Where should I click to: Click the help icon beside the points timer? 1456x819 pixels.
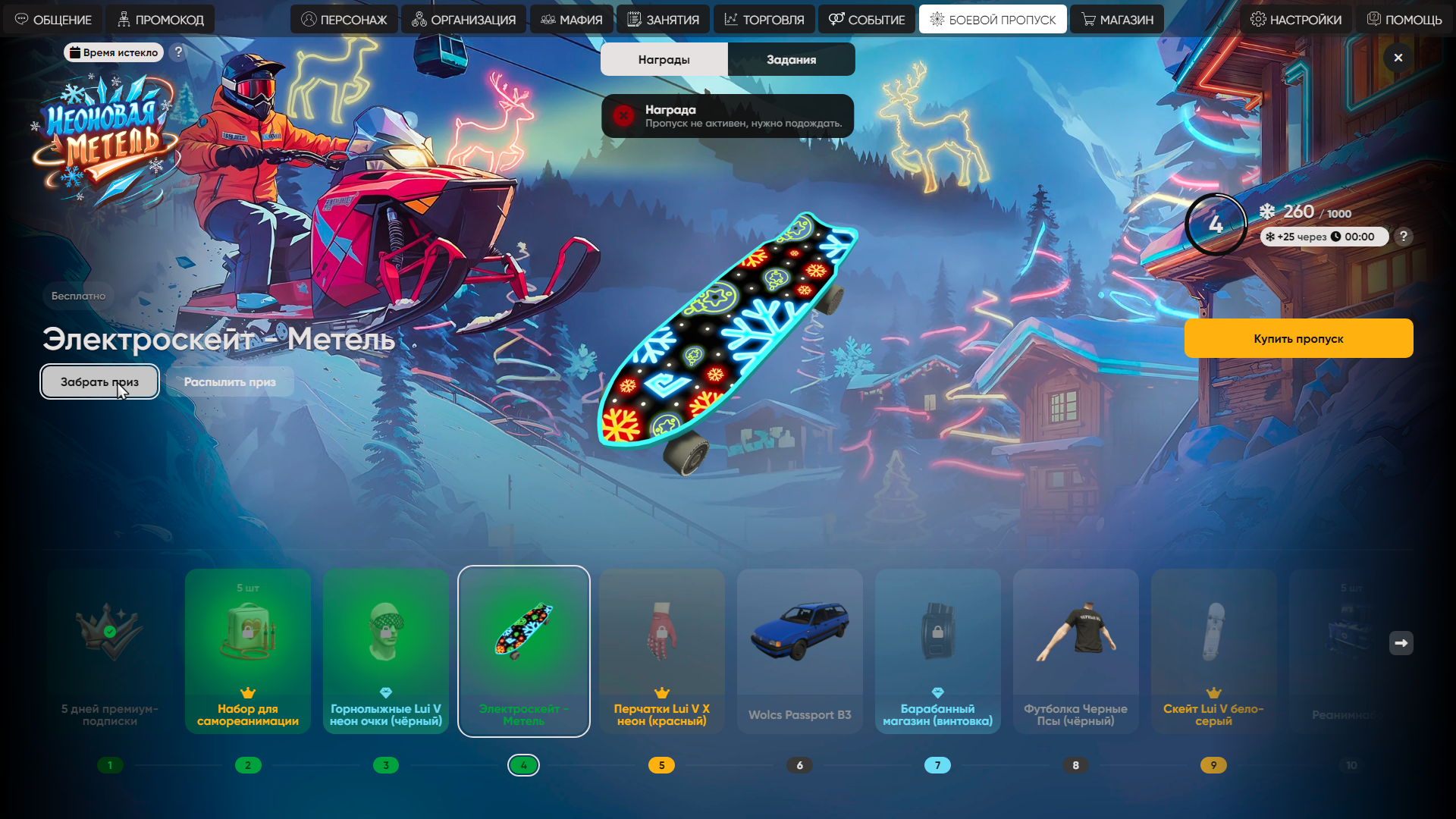coord(1404,237)
